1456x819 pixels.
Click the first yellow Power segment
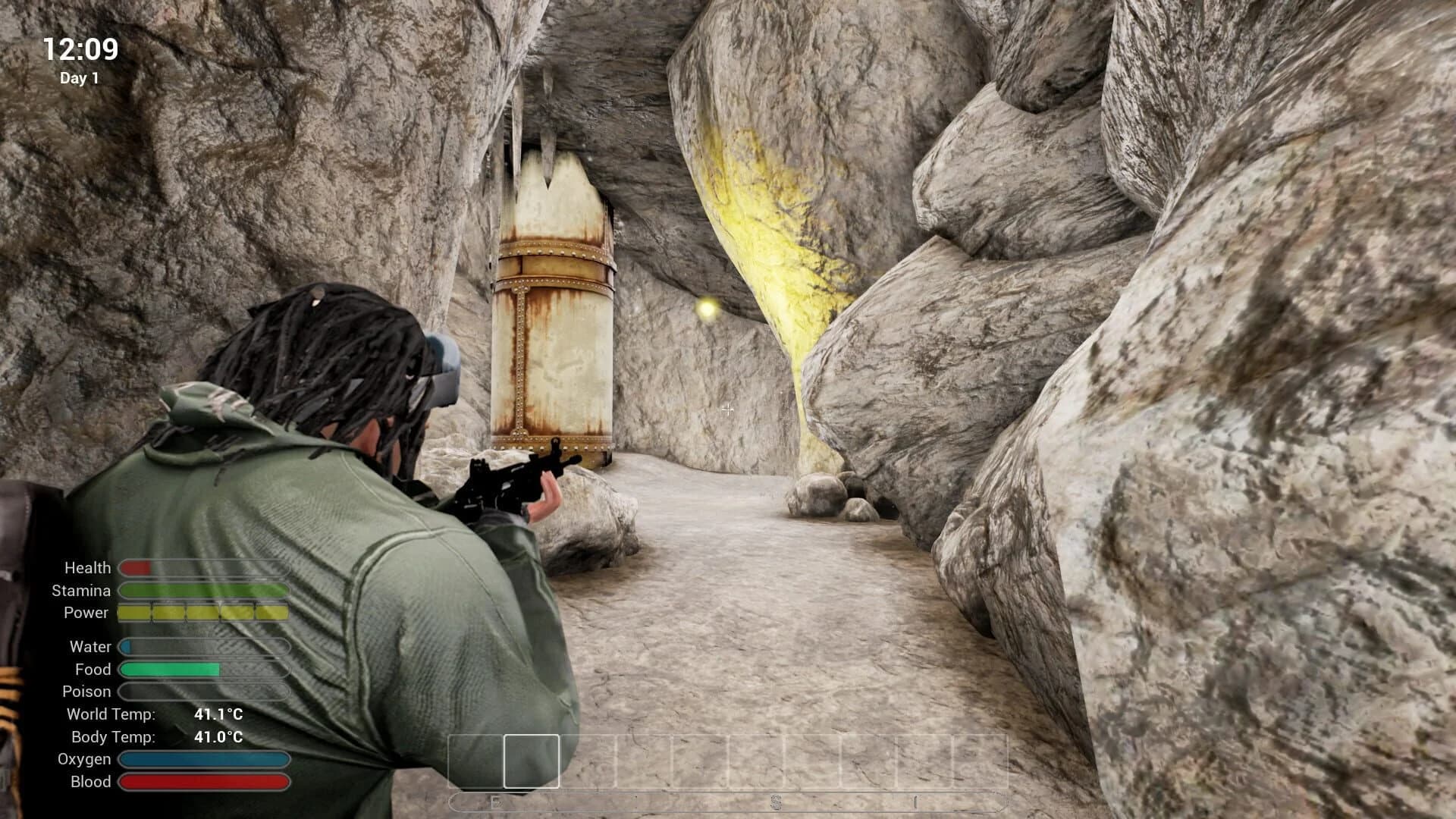136,612
